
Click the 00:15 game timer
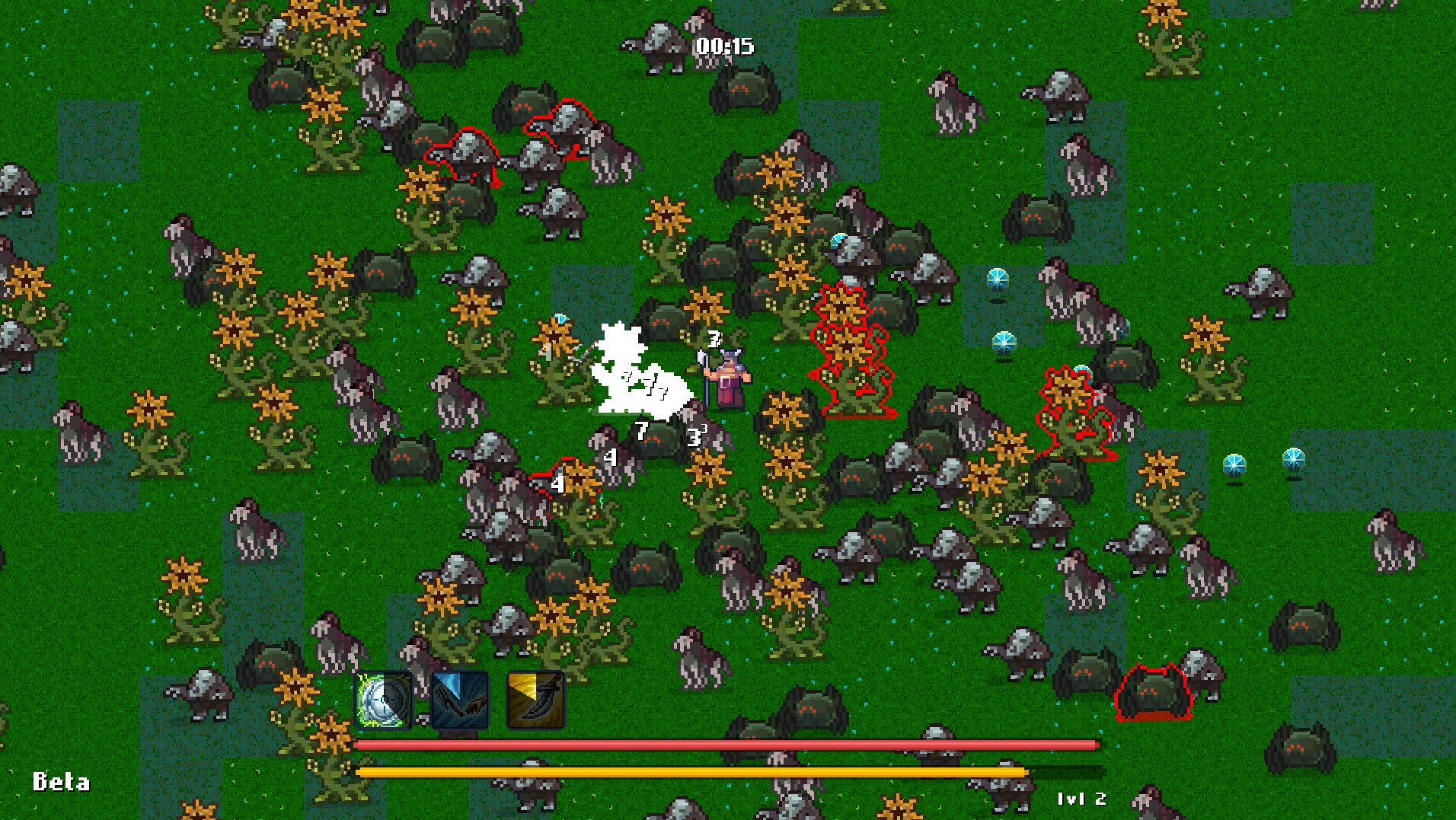click(x=722, y=47)
